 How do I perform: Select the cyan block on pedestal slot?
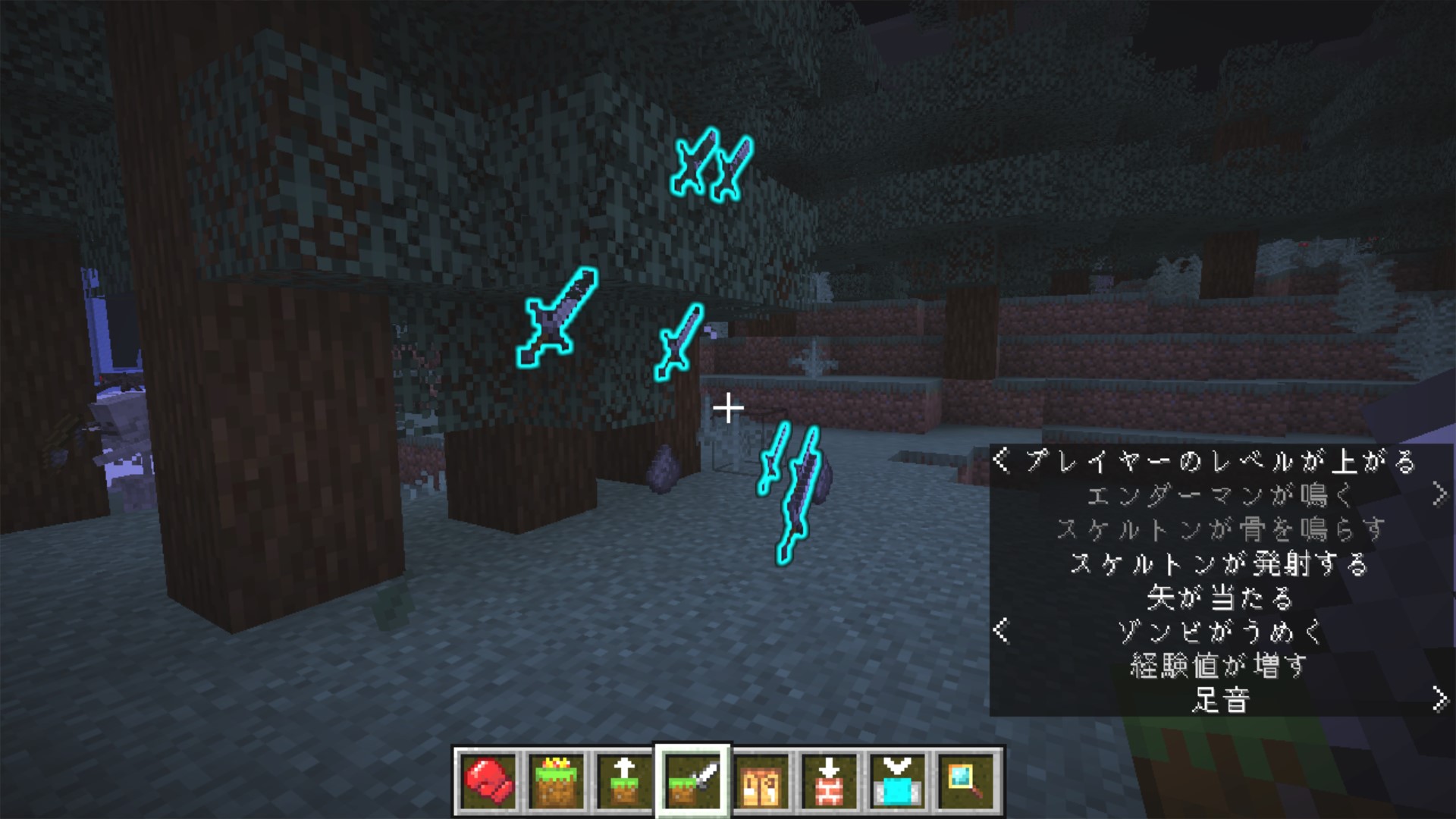point(897,781)
